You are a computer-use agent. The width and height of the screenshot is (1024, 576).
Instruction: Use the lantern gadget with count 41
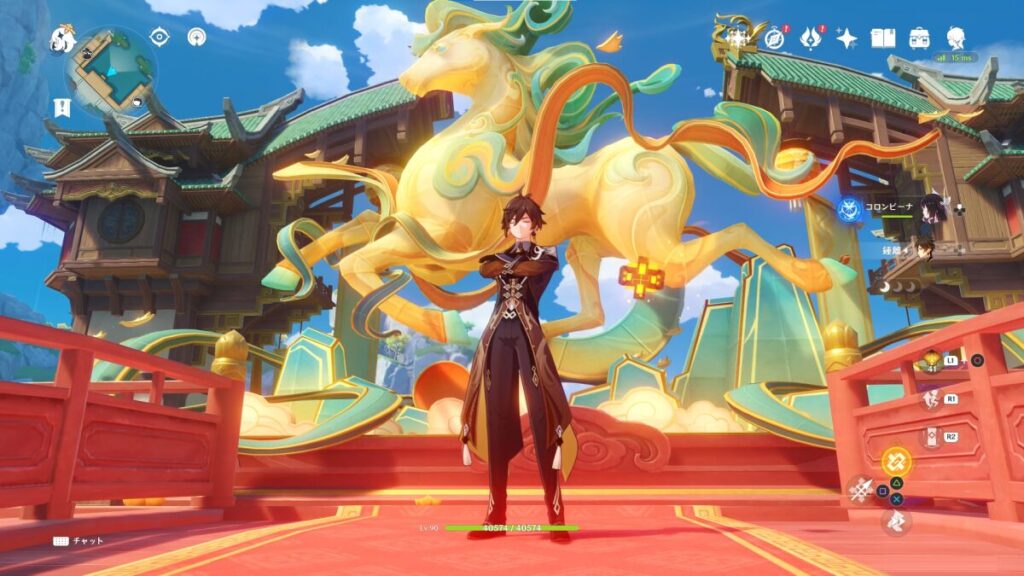[x=931, y=361]
